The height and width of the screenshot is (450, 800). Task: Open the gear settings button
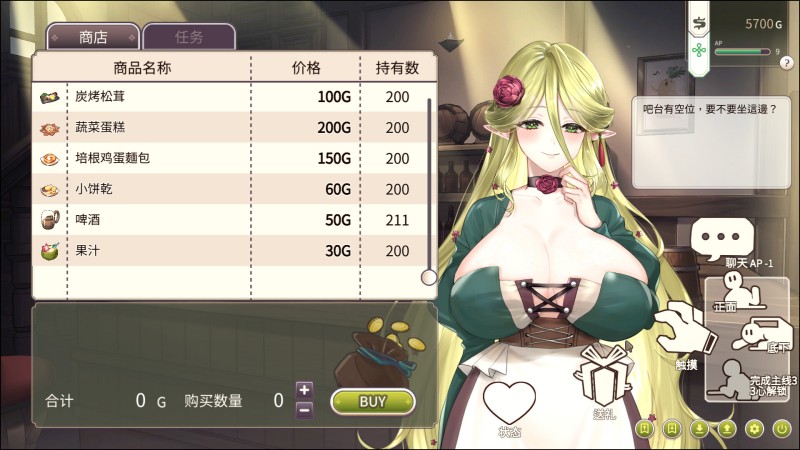(x=755, y=429)
